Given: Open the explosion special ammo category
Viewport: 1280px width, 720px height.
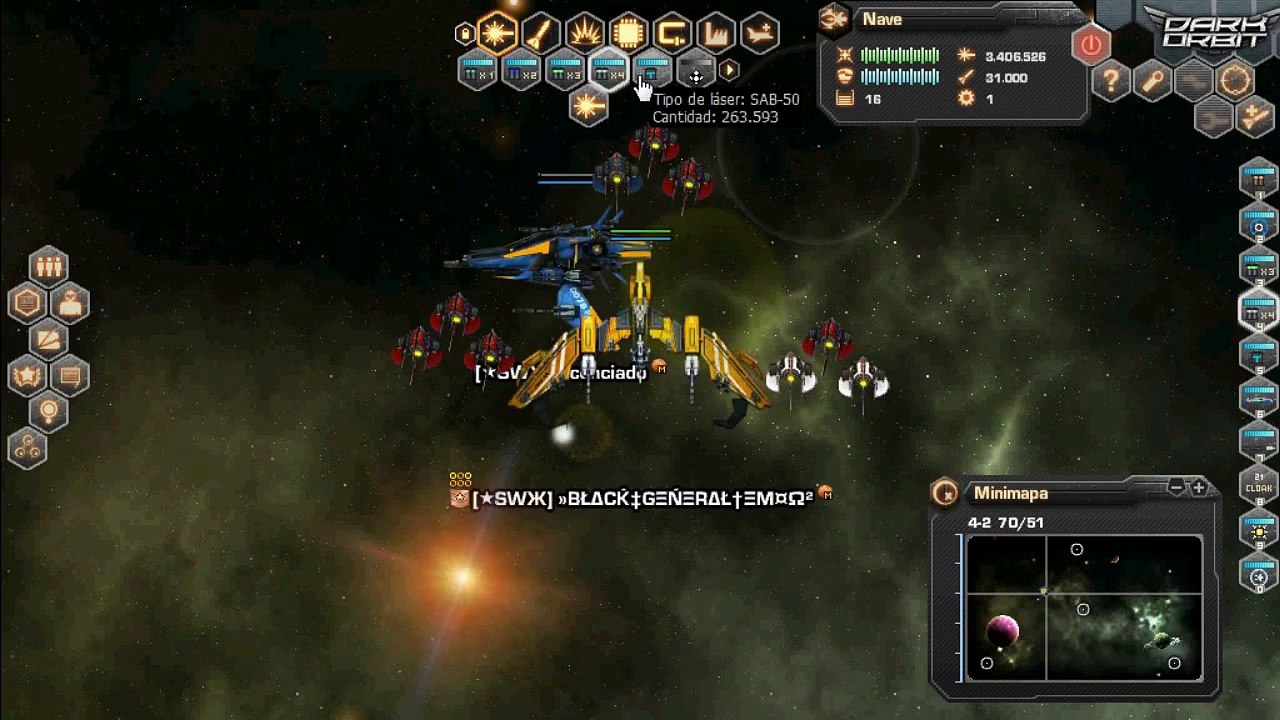Looking at the screenshot, I should pyautogui.click(x=585, y=34).
